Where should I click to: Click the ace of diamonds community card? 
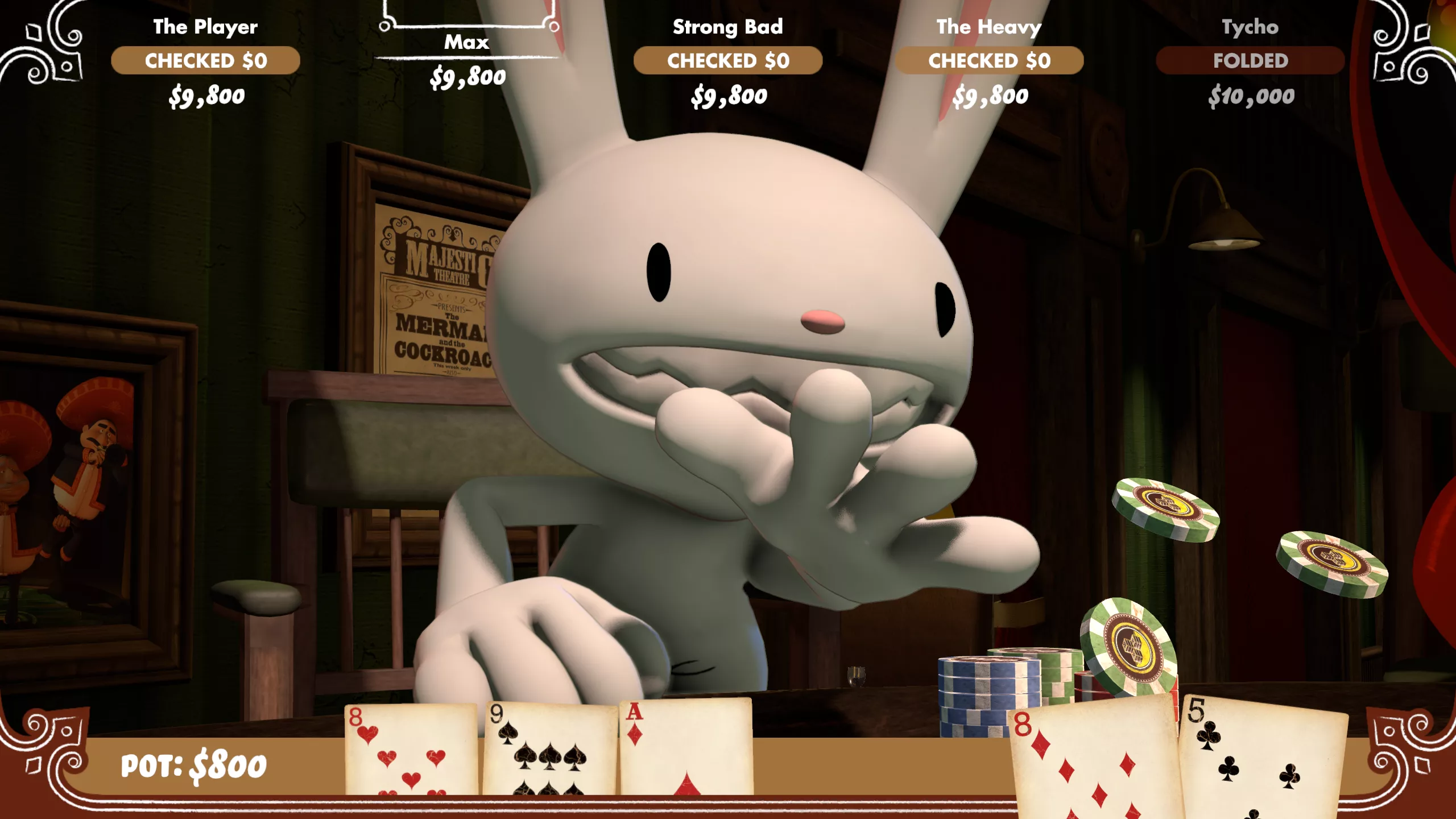click(x=686, y=748)
